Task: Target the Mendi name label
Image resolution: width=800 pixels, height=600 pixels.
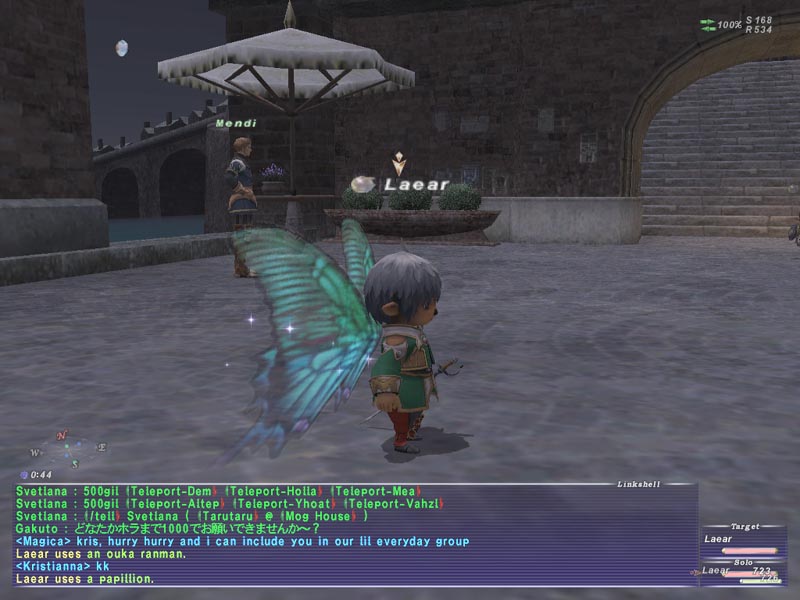Action: tap(230, 124)
